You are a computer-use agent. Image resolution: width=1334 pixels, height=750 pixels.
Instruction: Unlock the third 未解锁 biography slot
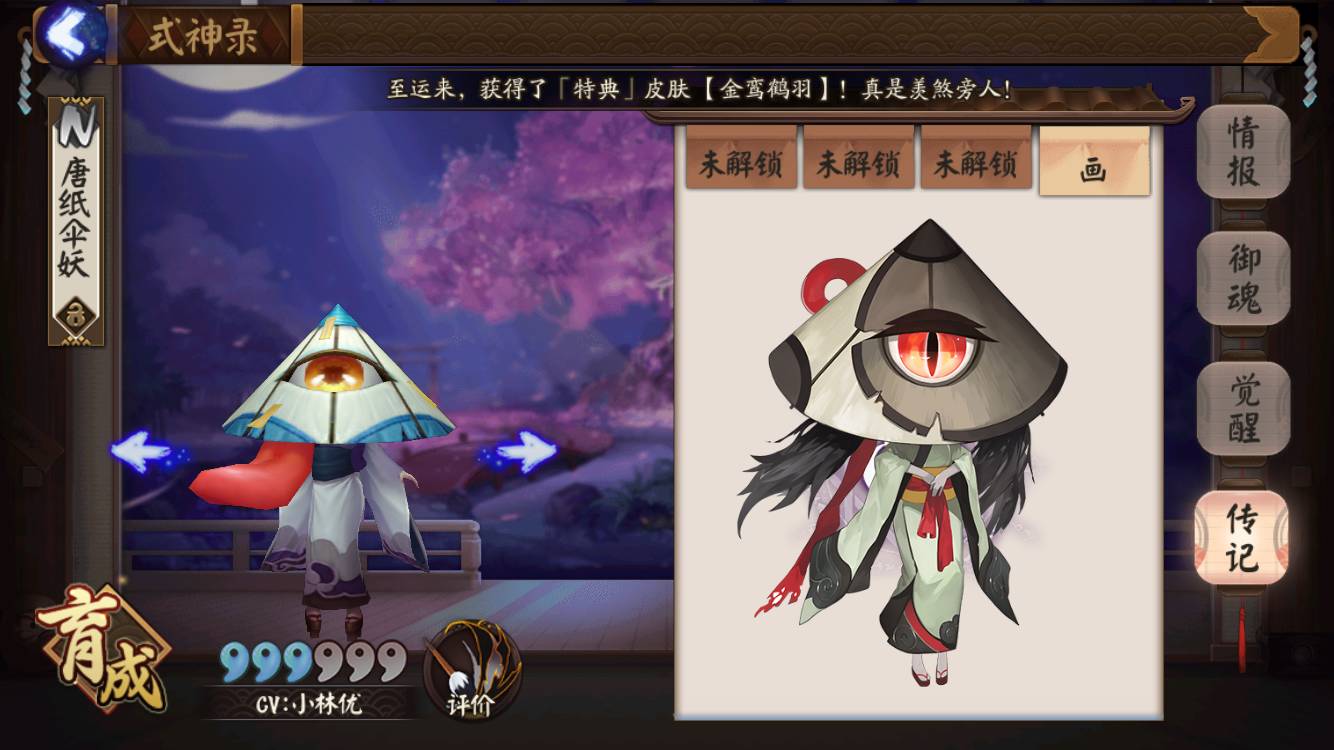[976, 162]
